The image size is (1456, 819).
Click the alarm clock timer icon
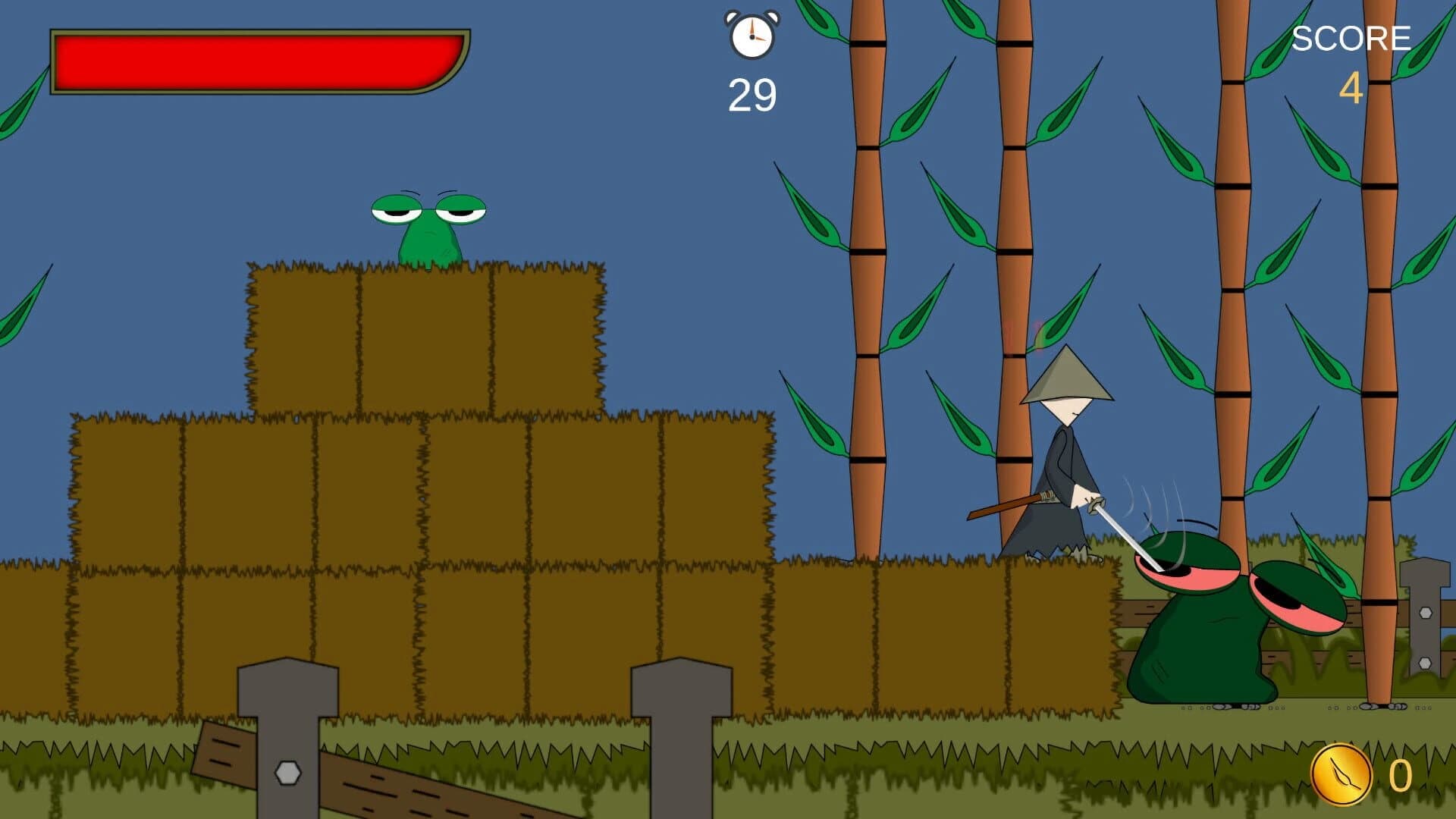[x=752, y=34]
